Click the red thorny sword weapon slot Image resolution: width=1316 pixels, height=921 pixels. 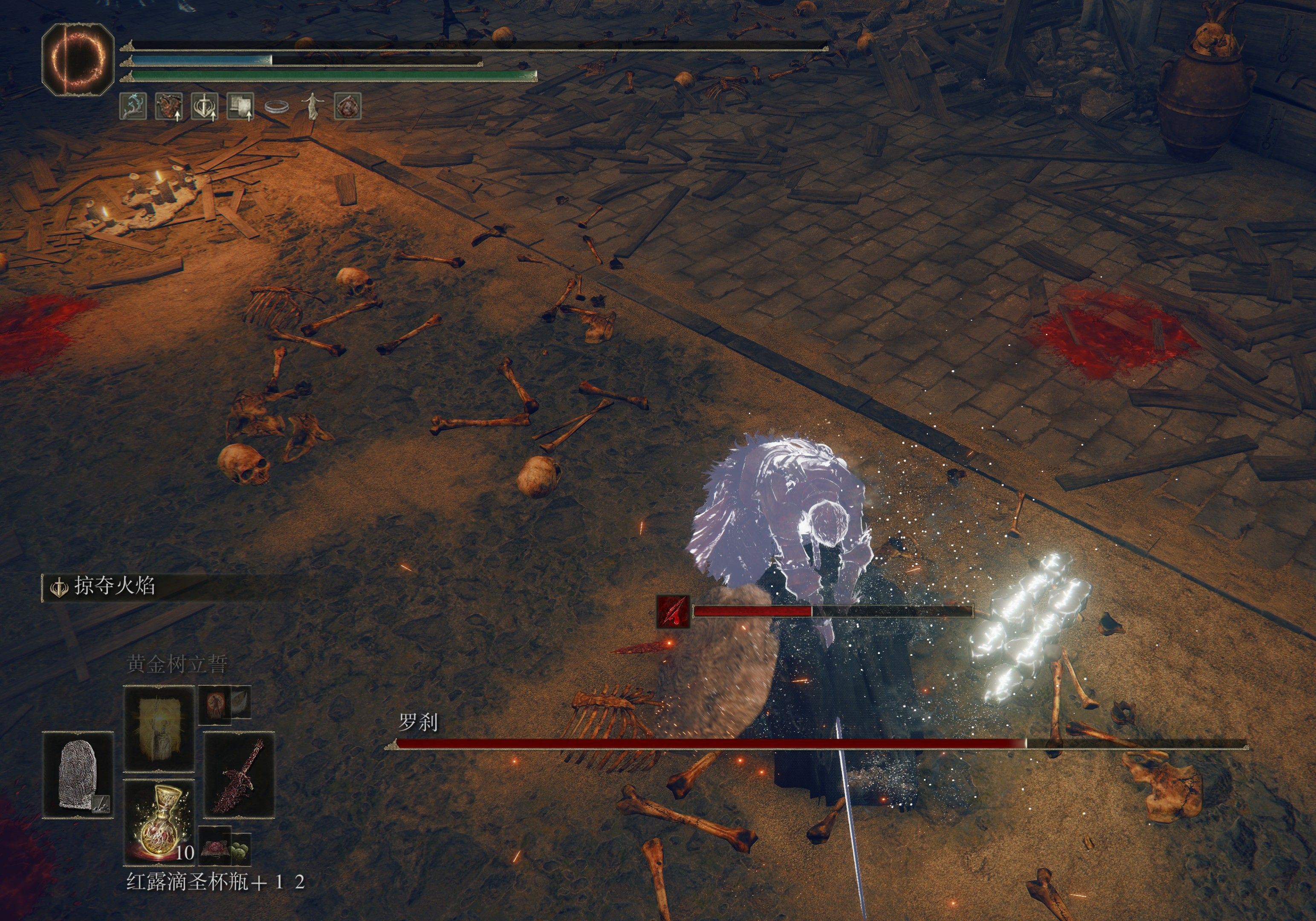point(239,775)
